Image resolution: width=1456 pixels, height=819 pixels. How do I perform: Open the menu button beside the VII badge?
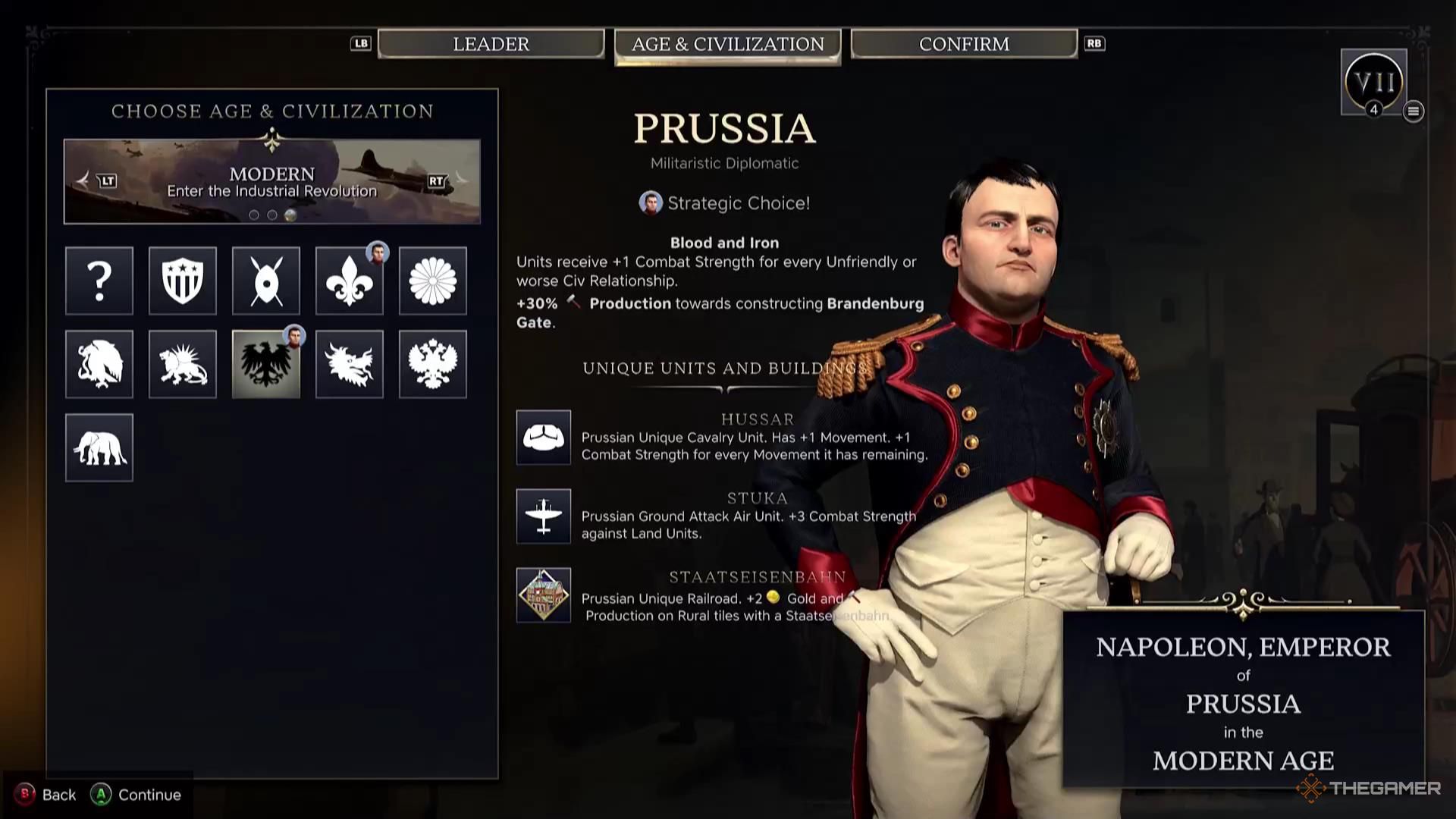[x=1413, y=111]
